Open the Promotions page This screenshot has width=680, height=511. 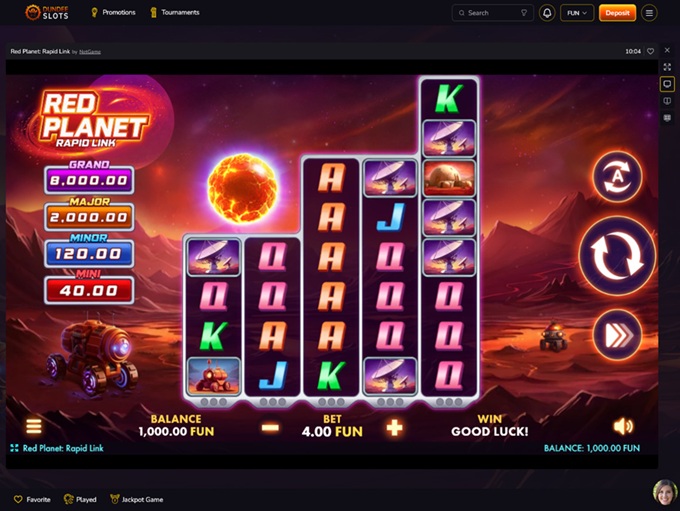pyautogui.click(x=113, y=13)
